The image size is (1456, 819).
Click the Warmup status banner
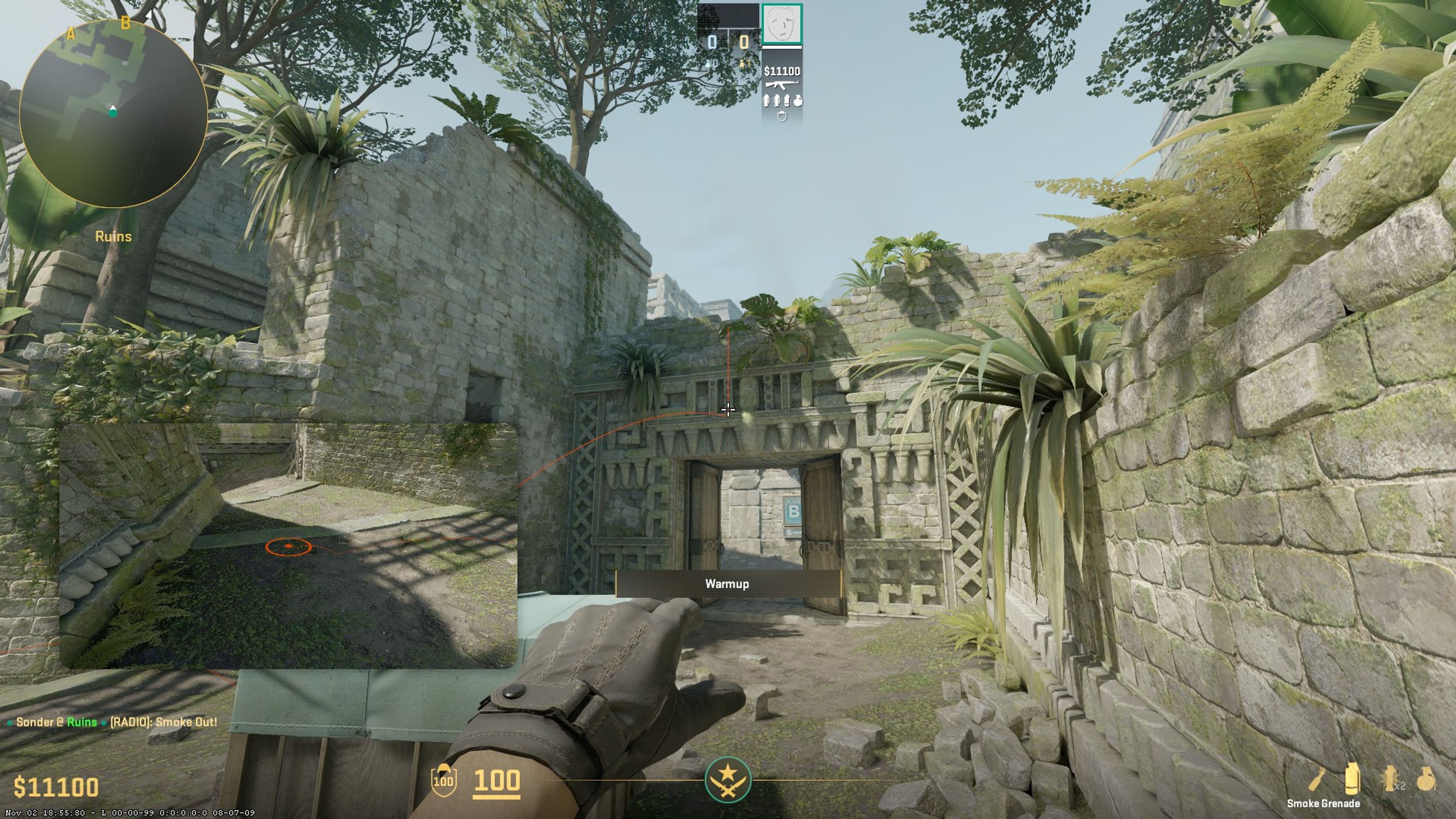(727, 584)
